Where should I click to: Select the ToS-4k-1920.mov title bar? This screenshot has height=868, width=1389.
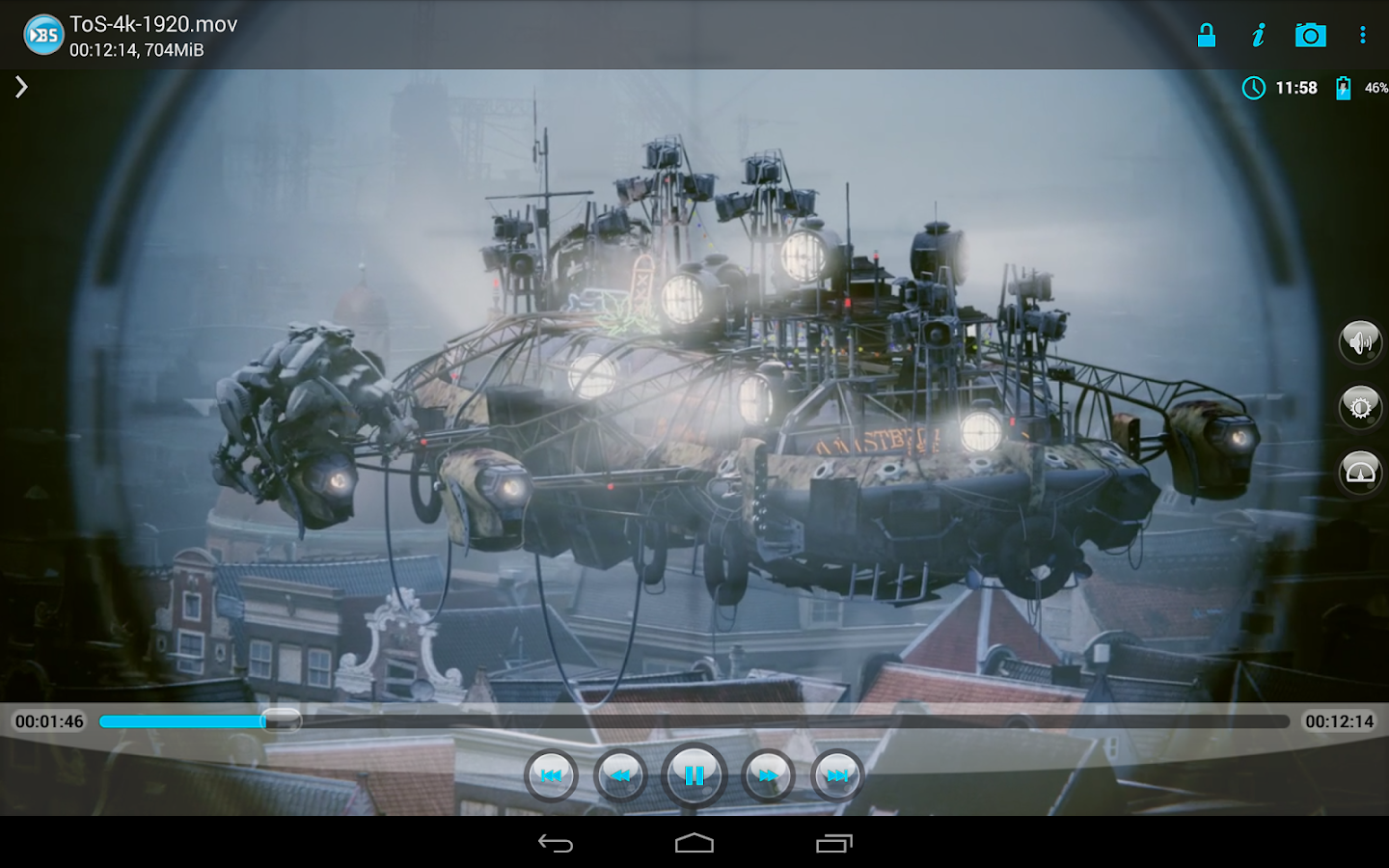click(x=154, y=23)
